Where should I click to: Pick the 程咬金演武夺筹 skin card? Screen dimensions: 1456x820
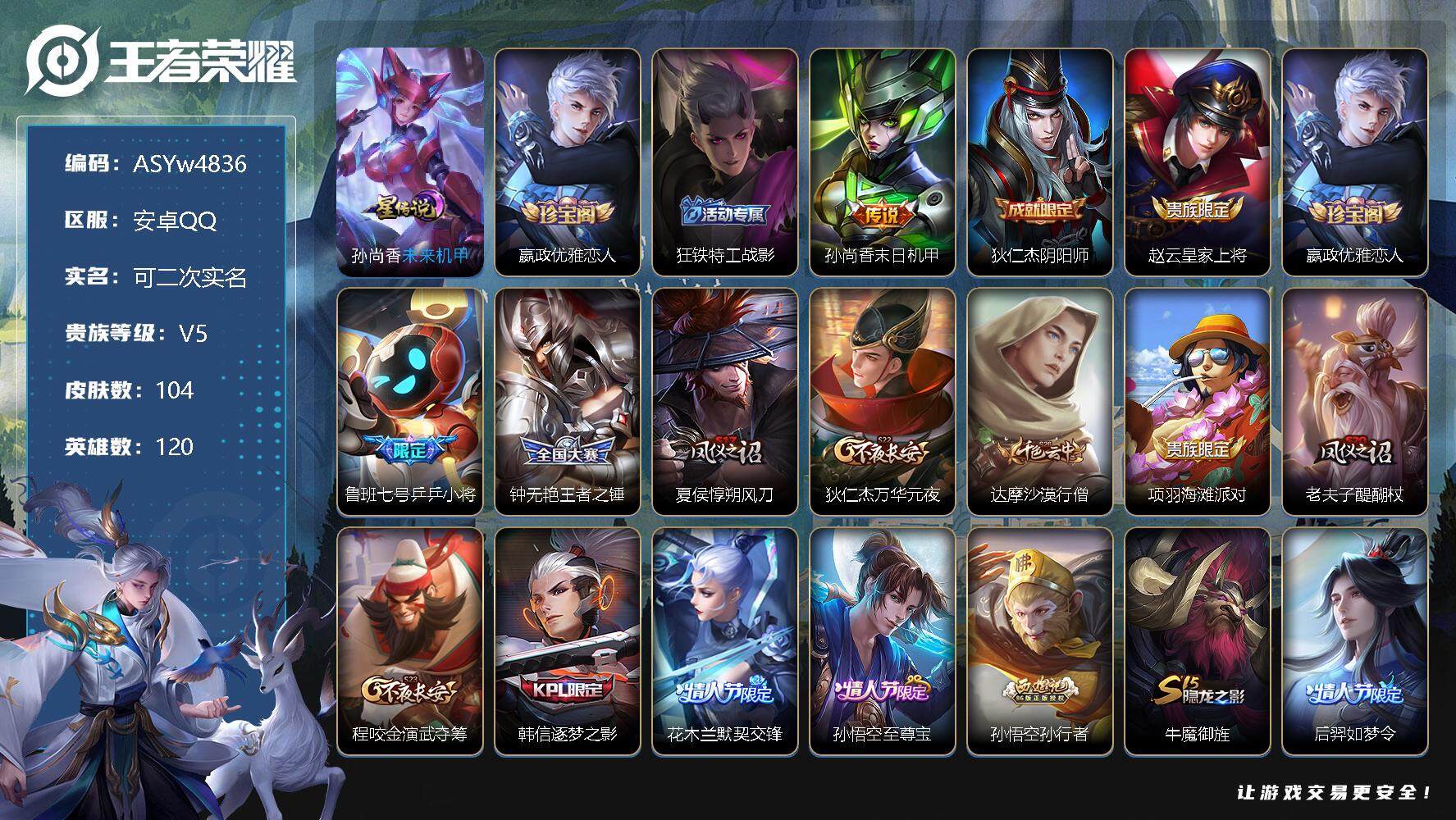410,640
